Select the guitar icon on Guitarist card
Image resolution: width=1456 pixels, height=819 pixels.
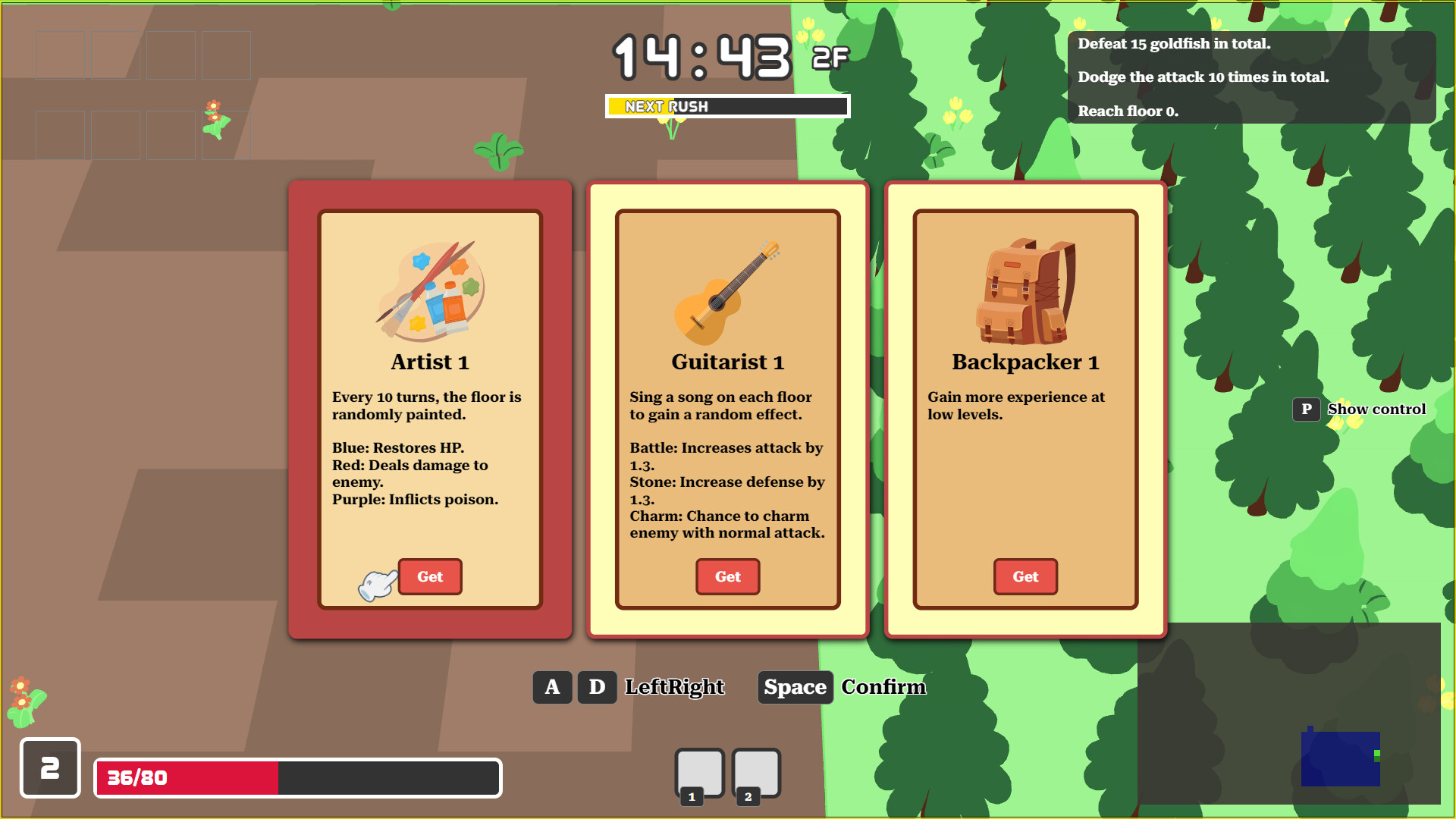726,296
